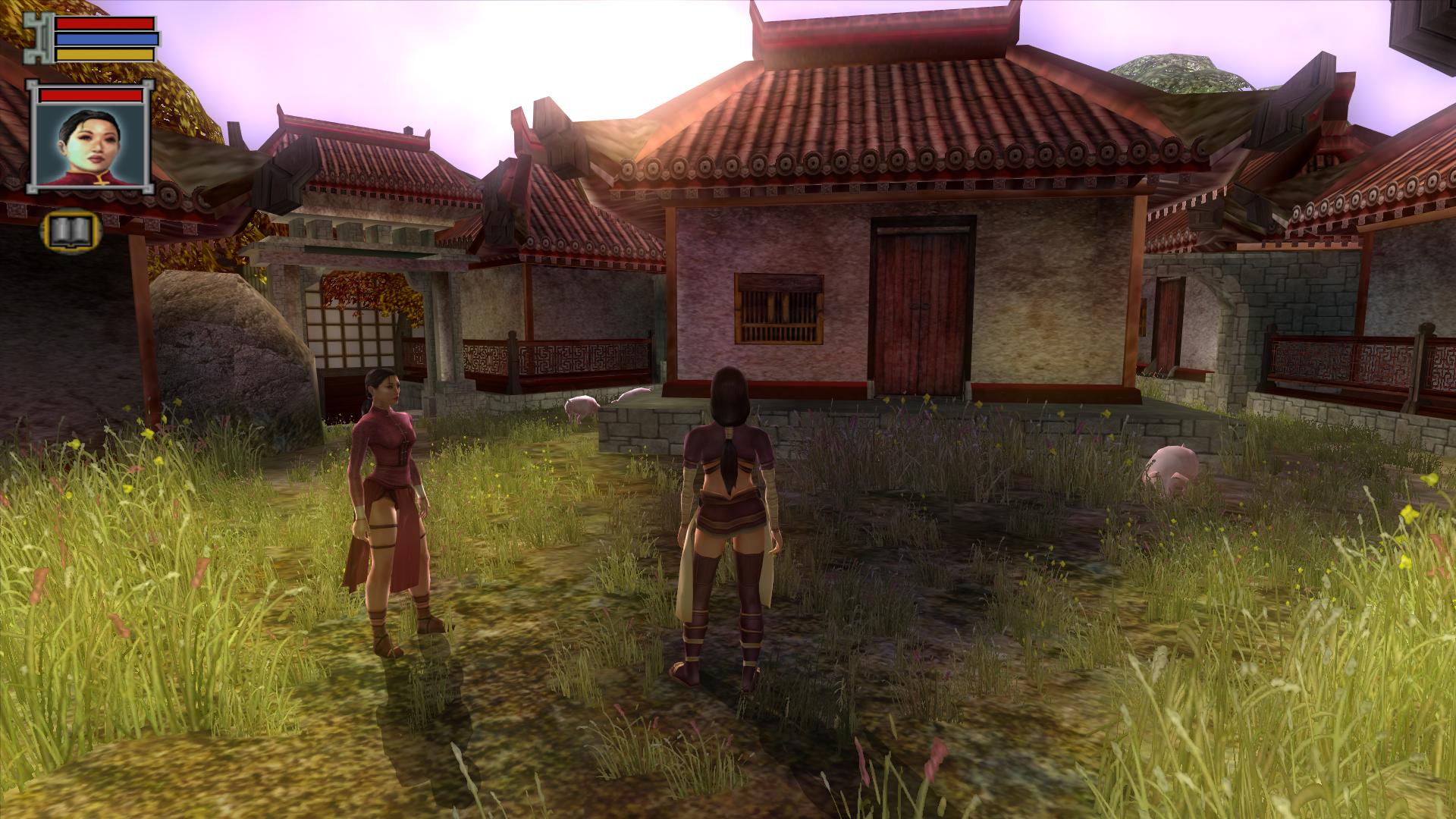
Task: Click the portrait's red health bar
Action: tap(89, 96)
